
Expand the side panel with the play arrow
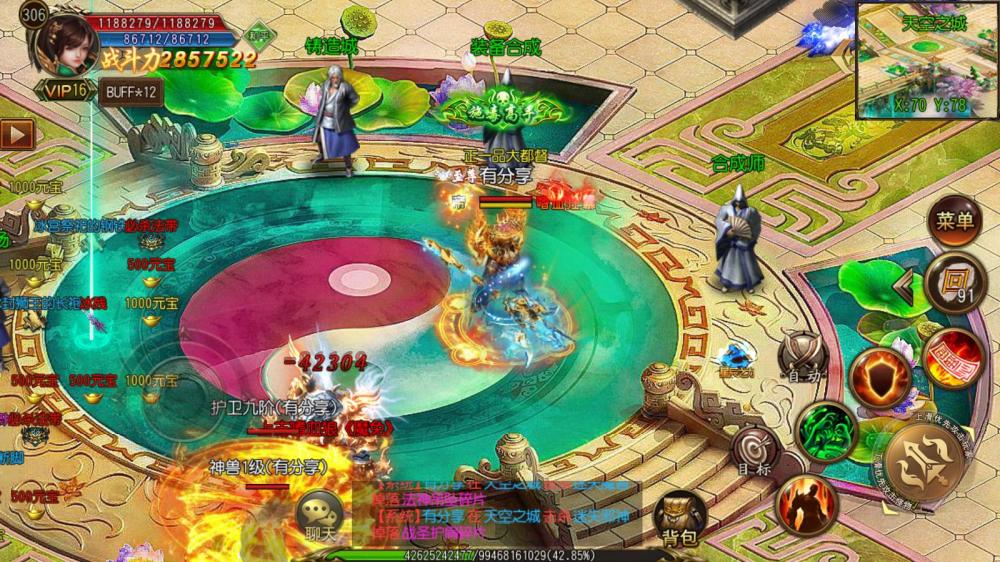(15, 133)
